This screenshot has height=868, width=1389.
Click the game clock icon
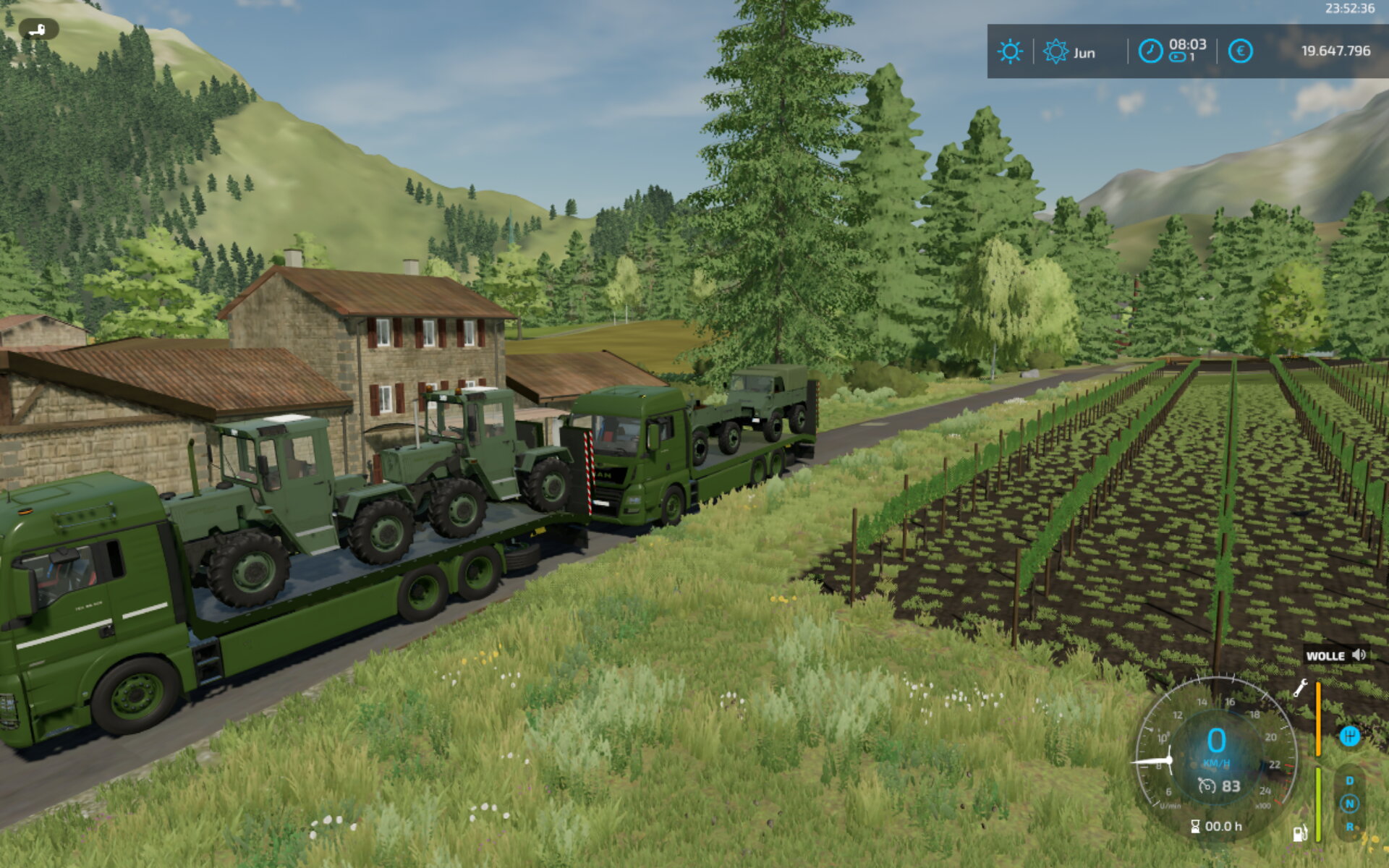(x=1150, y=51)
